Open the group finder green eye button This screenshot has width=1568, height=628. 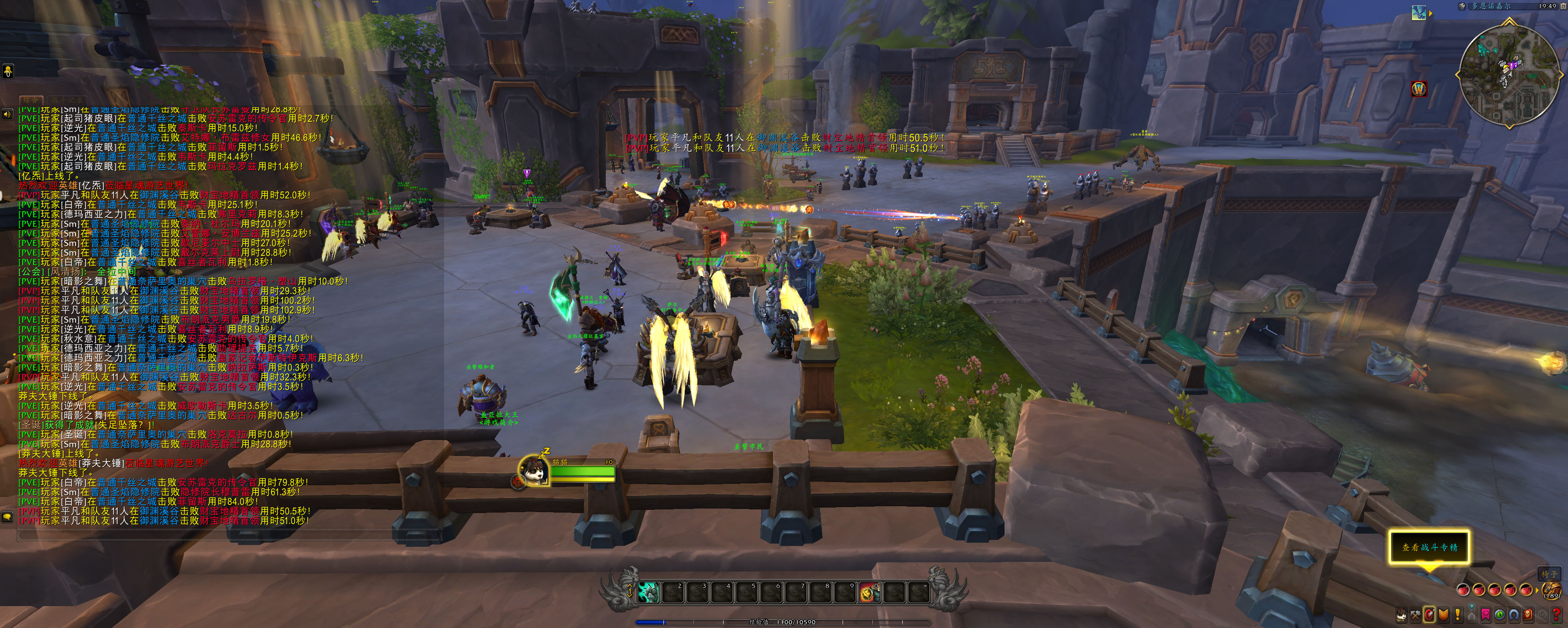click(1499, 615)
